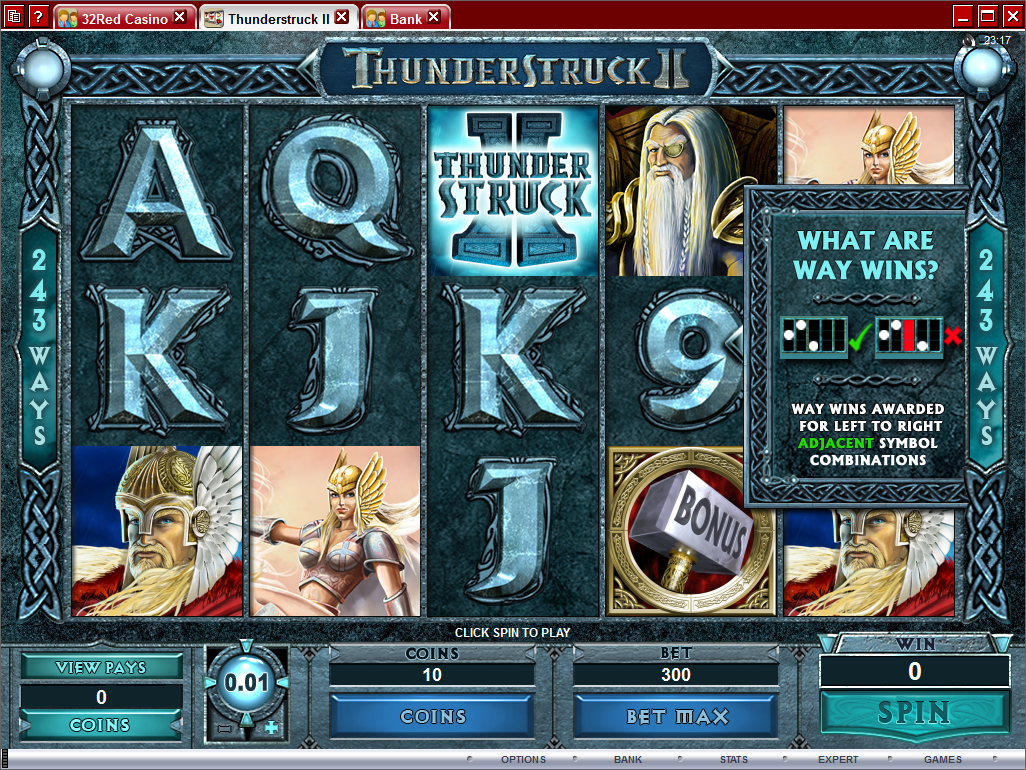Increase coin size with the plus button

coord(271,728)
